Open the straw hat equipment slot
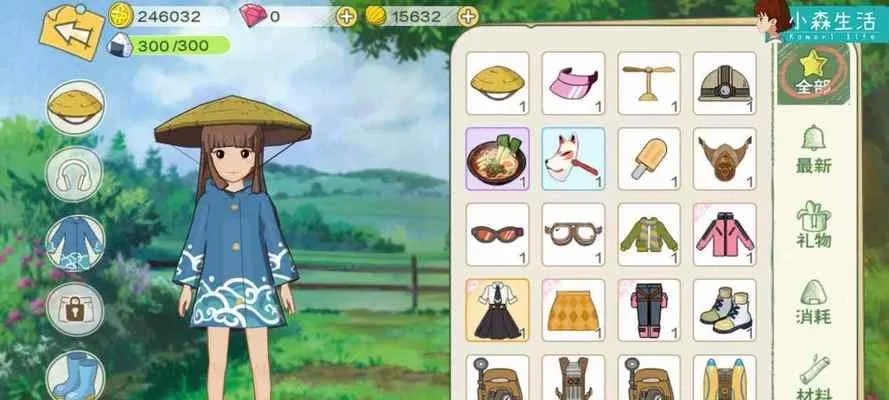 [75, 108]
